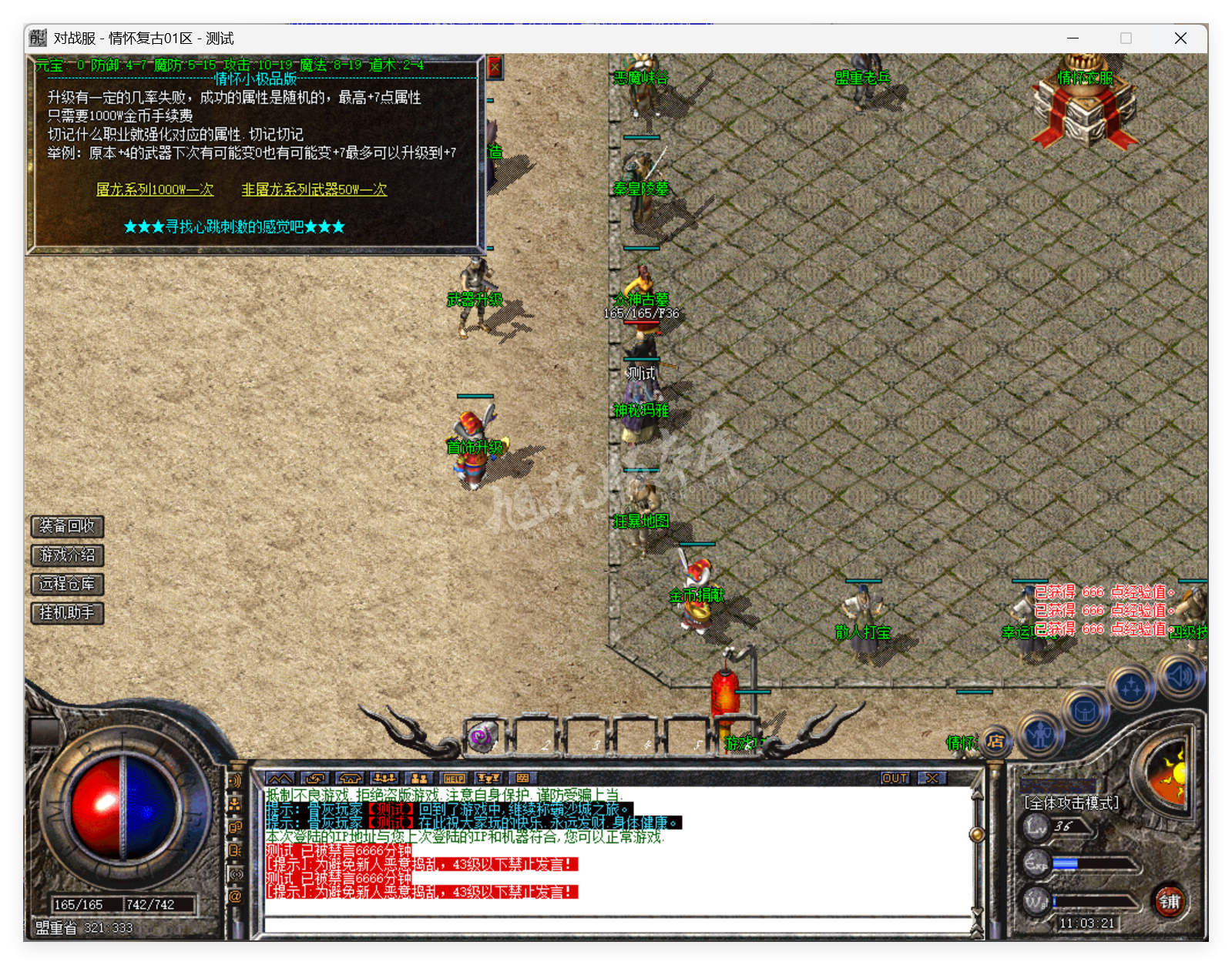Click the group chat icon on left chat bar
1232x965 pixels.
pyautogui.click(x=236, y=803)
